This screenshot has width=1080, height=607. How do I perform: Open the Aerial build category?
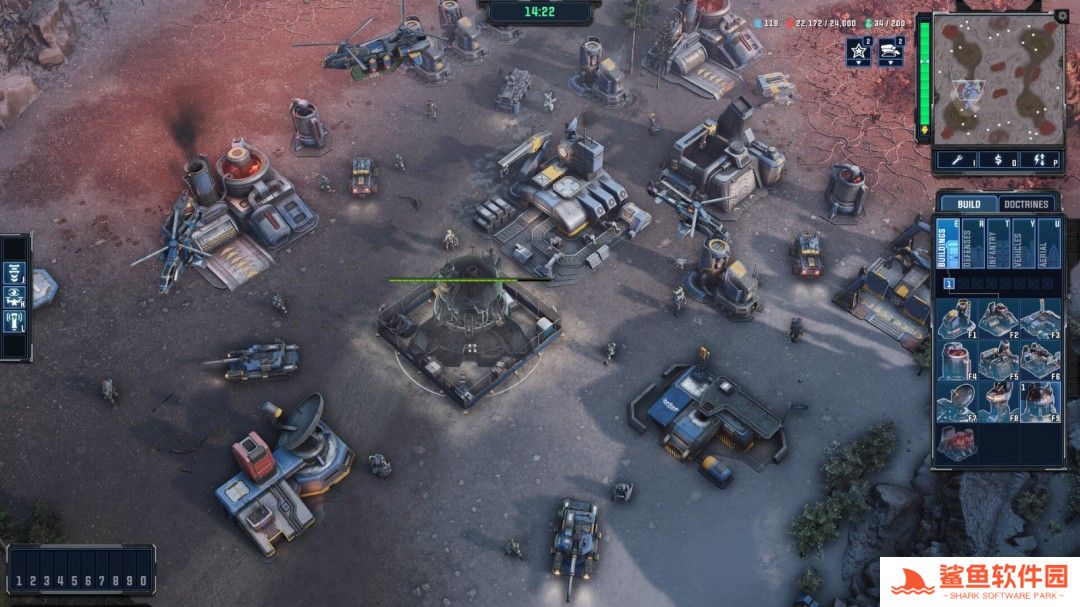tap(1049, 244)
